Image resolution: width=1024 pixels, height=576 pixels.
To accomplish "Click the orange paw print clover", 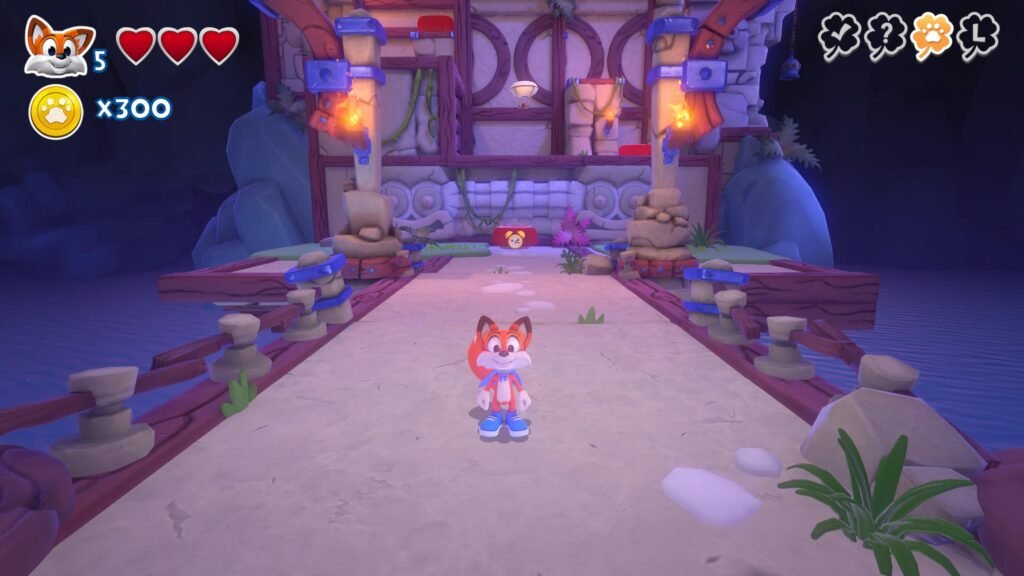I will click(931, 37).
